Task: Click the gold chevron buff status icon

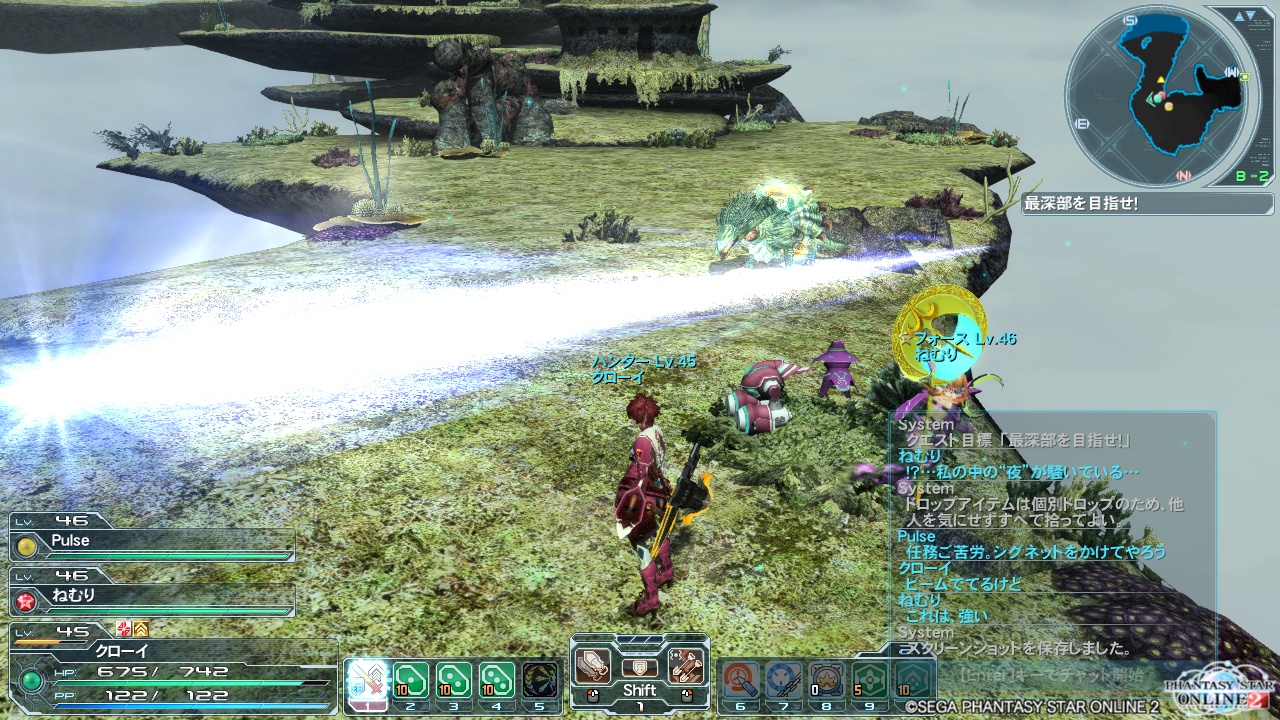Action: pyautogui.click(x=141, y=628)
